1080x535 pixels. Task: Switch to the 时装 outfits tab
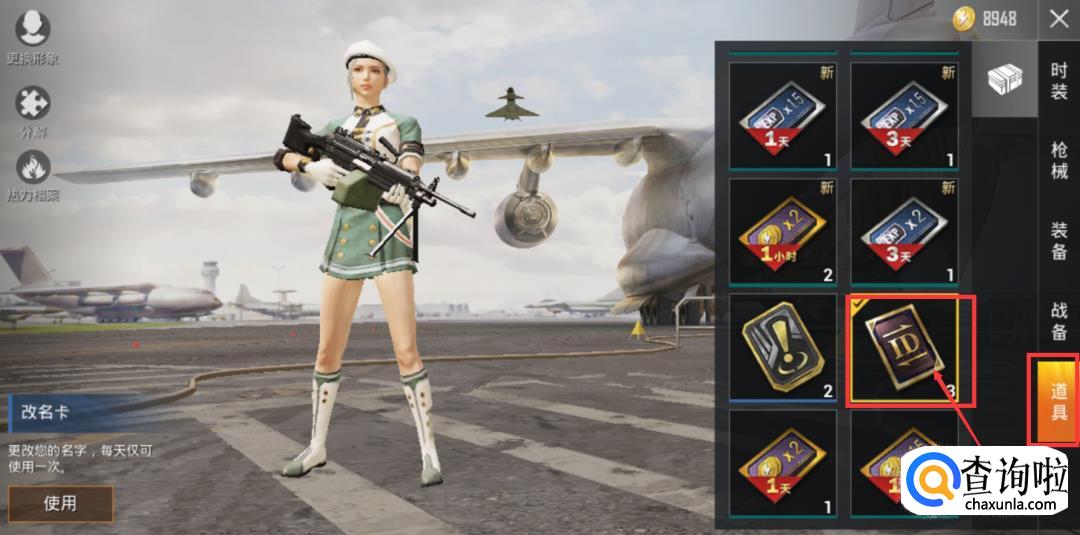pos(1058,81)
